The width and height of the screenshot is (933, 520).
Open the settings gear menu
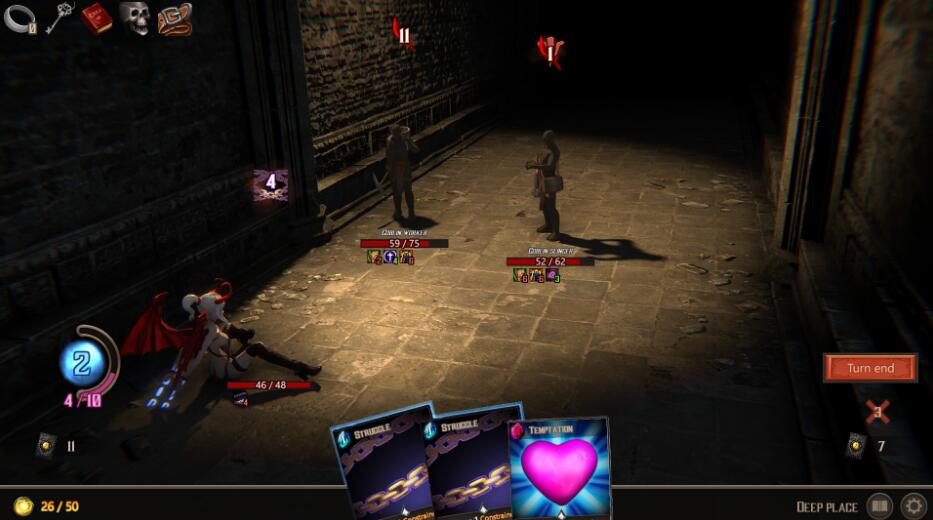913,506
